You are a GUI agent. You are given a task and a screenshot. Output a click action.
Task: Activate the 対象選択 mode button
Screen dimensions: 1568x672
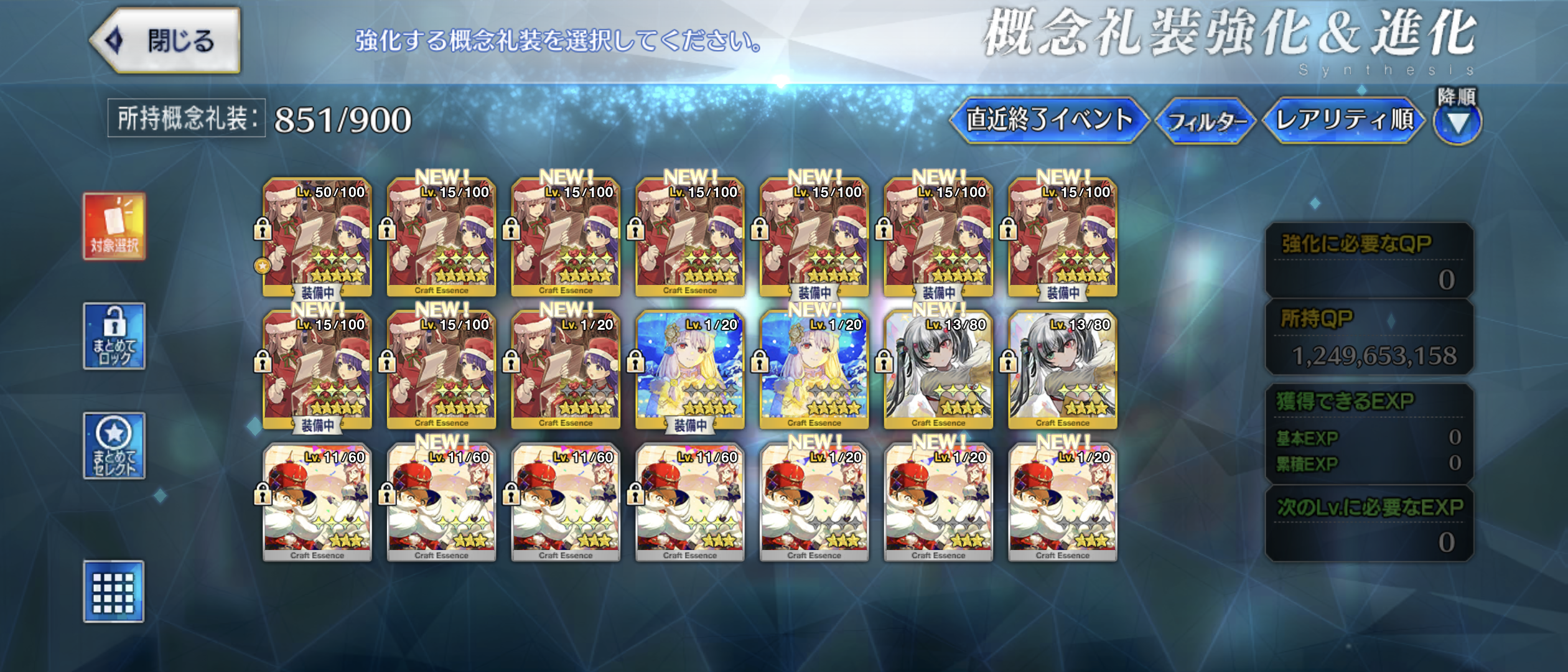coord(114,226)
